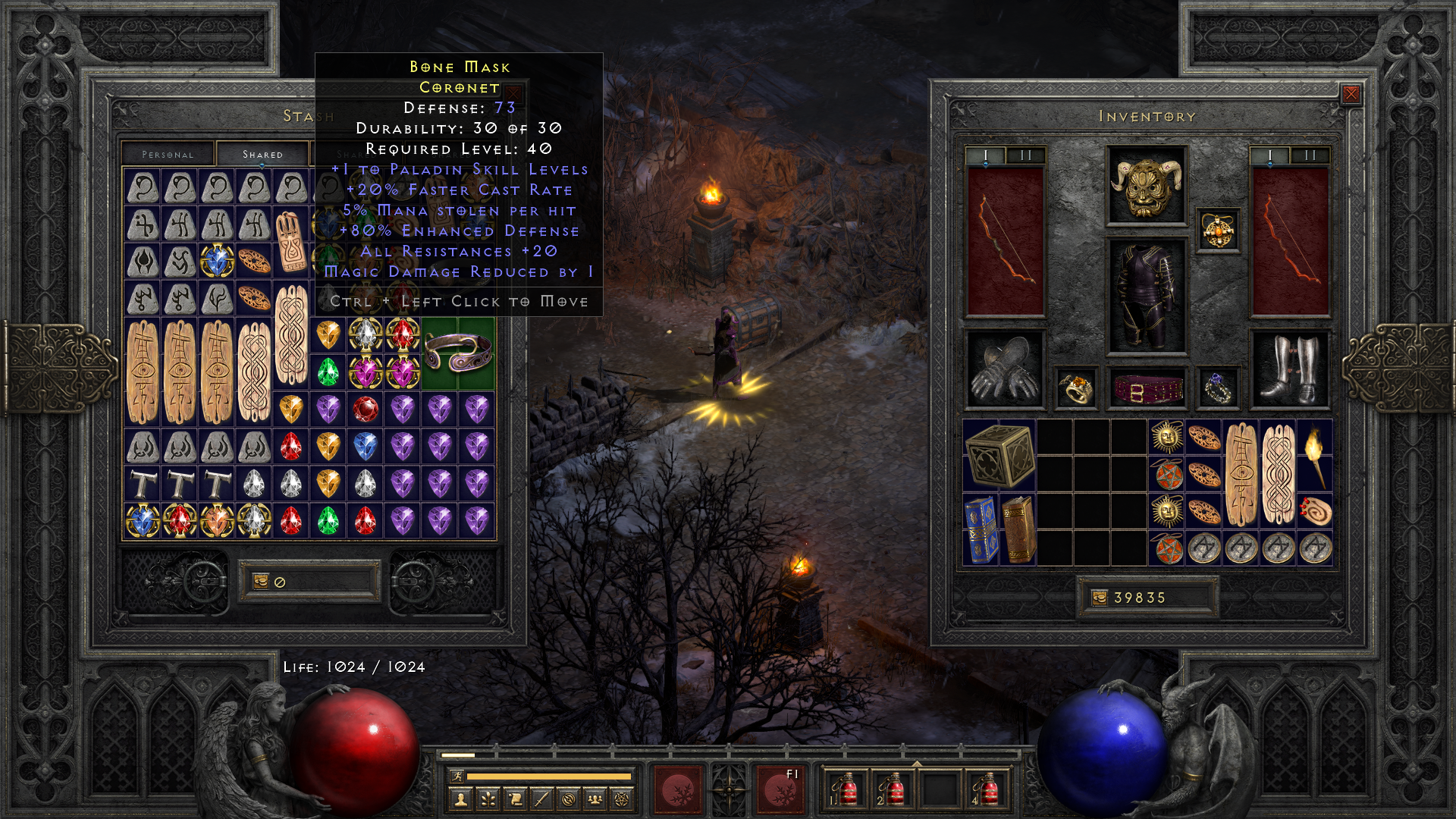Select the coronet circlet in stash
Viewport: 1456px width, 819px height.
tap(458, 353)
